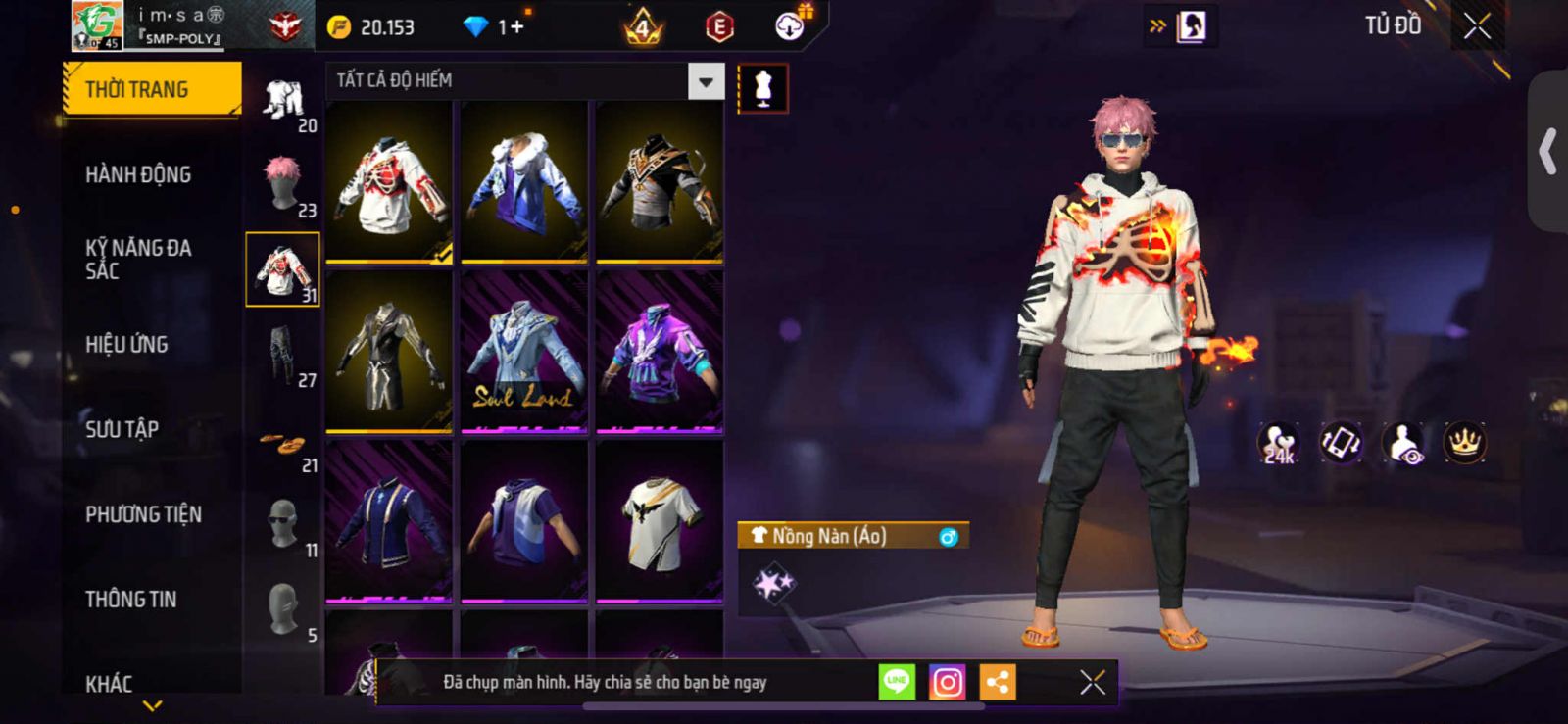Switch to Kỹ Năng Đa Sắc section
The height and width of the screenshot is (724, 1568).
(x=138, y=259)
